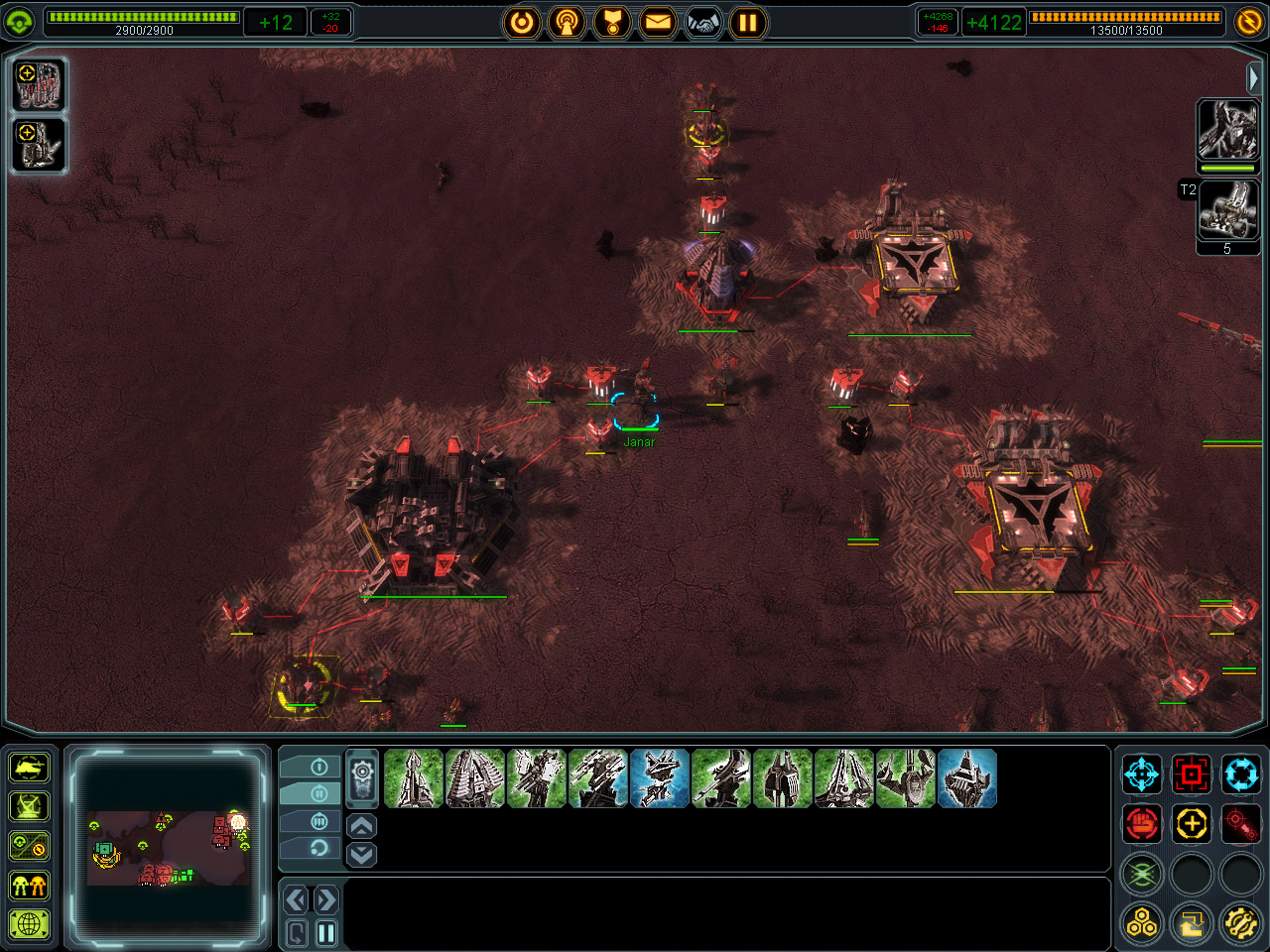Toggle the globe map options button
The height and width of the screenshot is (952, 1270).
pyautogui.click(x=30, y=924)
